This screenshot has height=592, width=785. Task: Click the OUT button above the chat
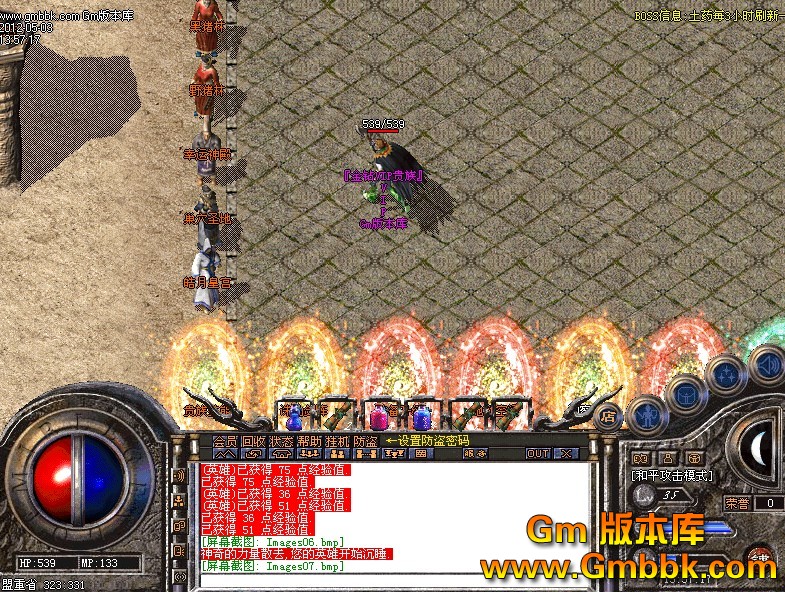click(538, 454)
